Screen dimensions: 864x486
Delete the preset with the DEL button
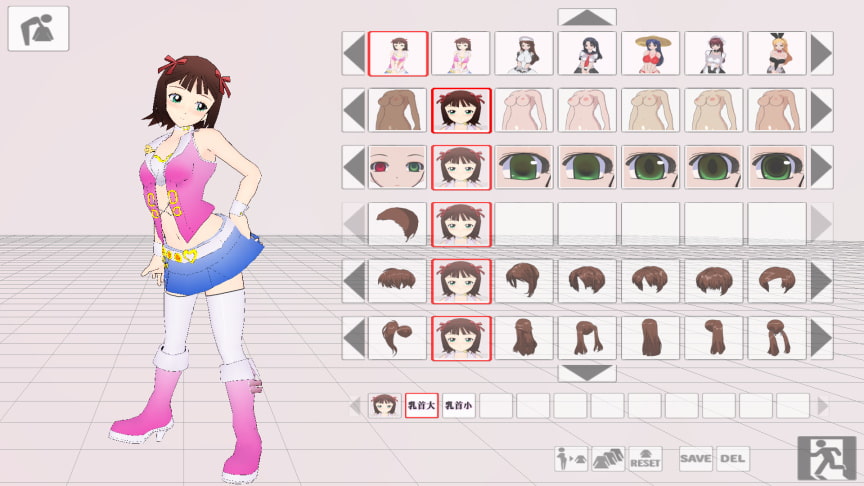732,459
